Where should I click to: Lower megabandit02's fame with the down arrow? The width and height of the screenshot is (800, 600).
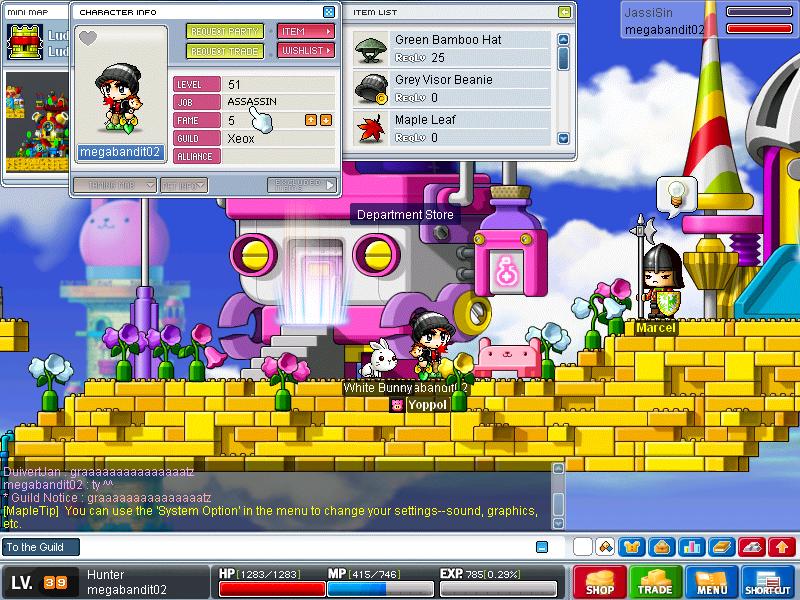click(326, 120)
